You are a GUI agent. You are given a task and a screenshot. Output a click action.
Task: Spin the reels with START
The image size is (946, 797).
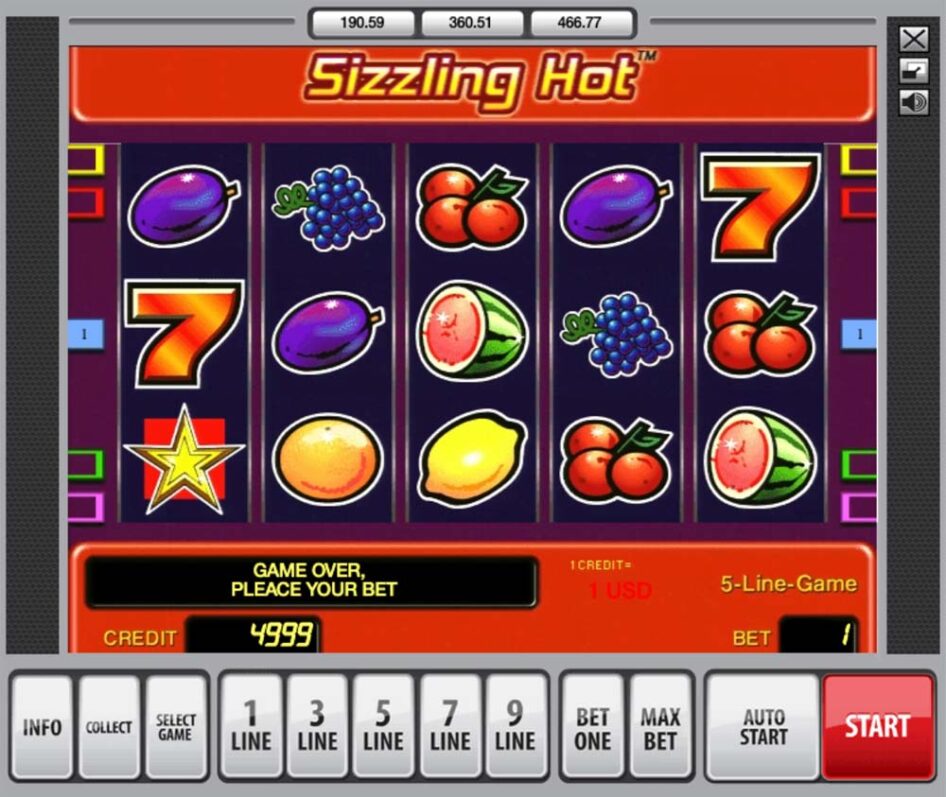pyautogui.click(x=877, y=727)
